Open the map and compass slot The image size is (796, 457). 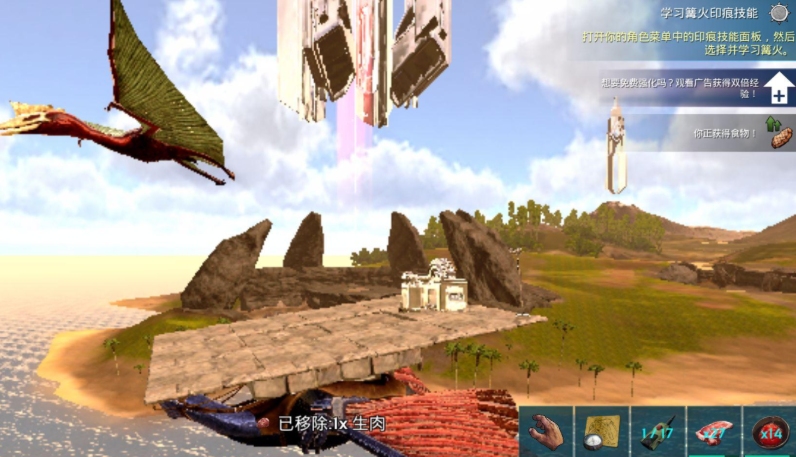(x=602, y=432)
